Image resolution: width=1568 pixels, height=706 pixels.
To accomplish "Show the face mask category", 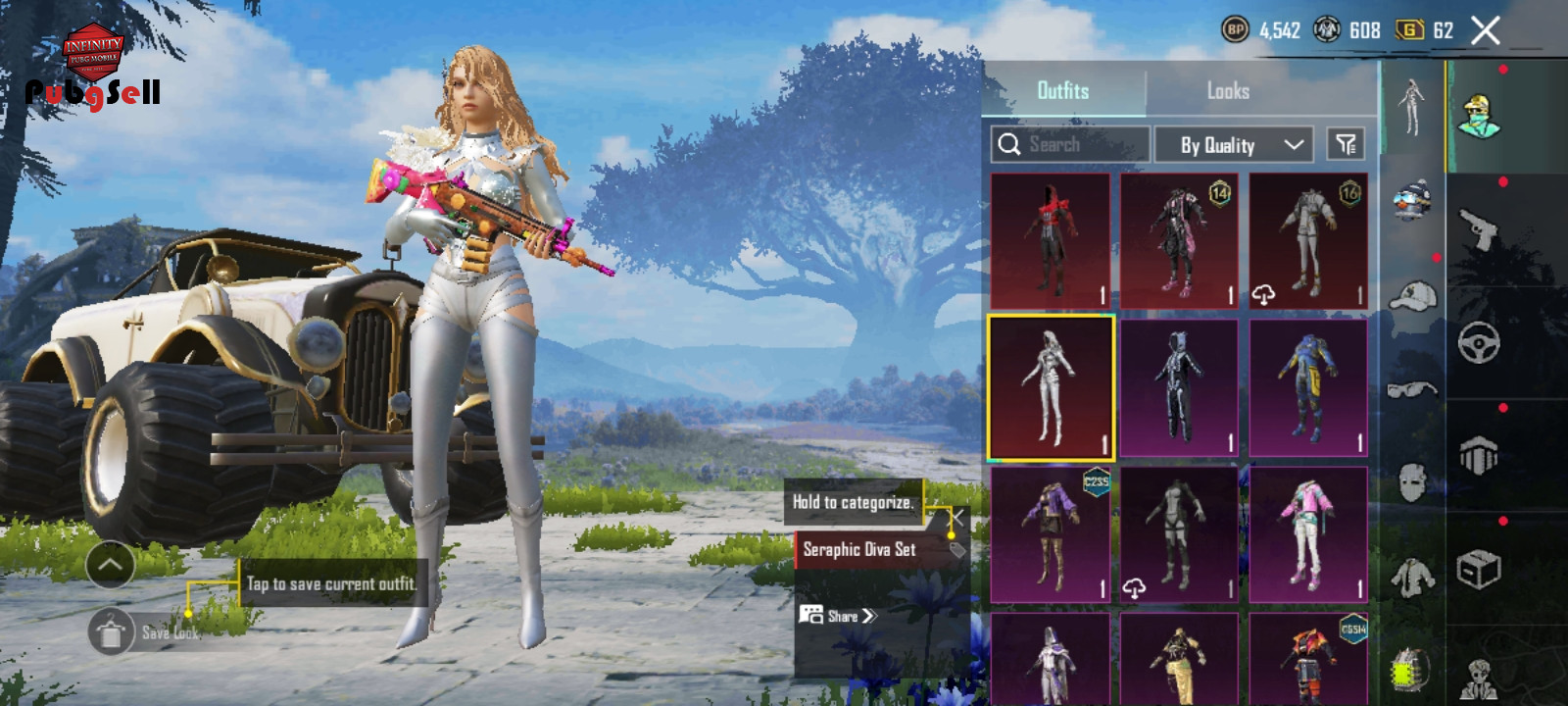I will (1412, 482).
